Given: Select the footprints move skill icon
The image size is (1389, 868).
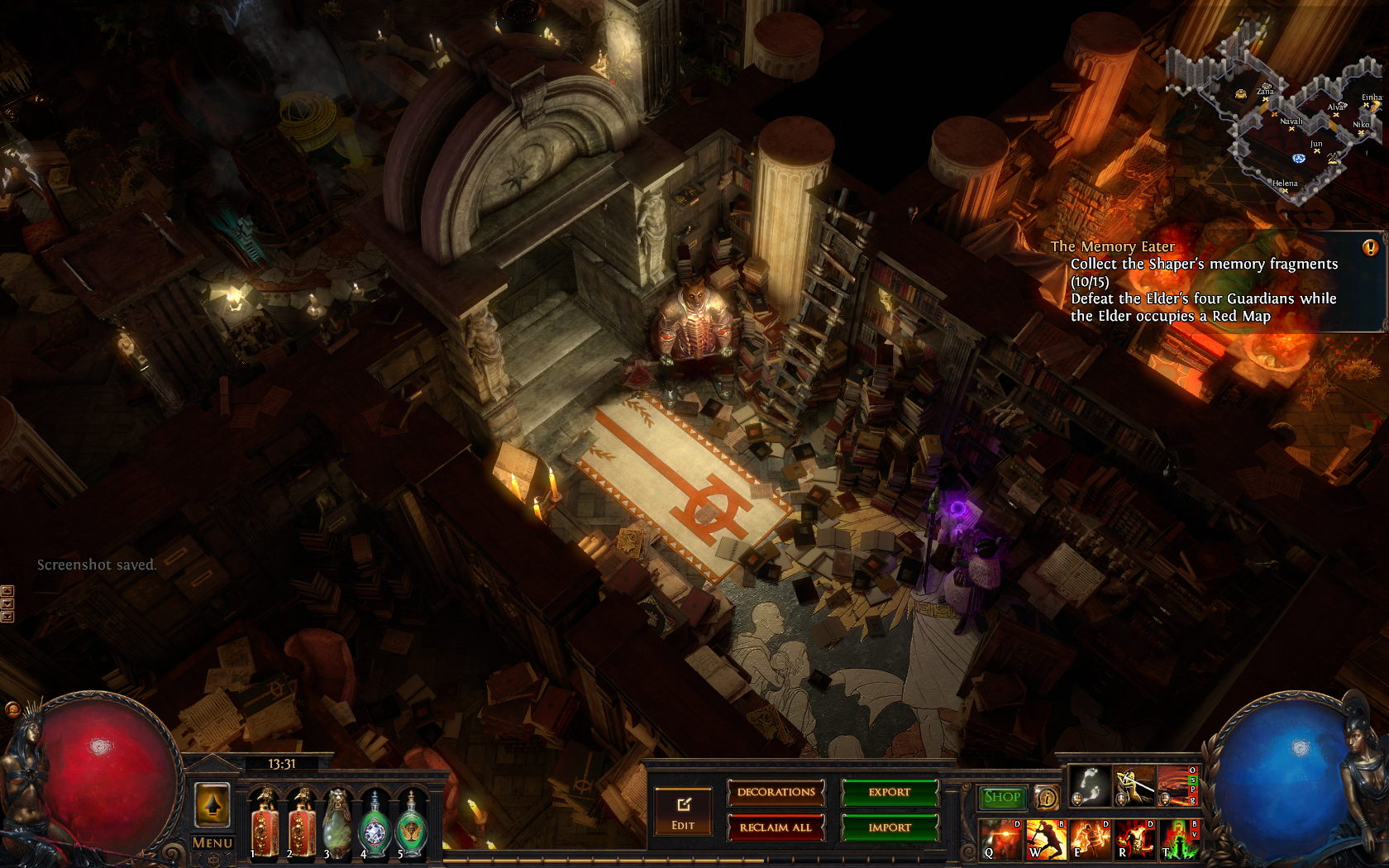Looking at the screenshot, I should point(1091,785).
